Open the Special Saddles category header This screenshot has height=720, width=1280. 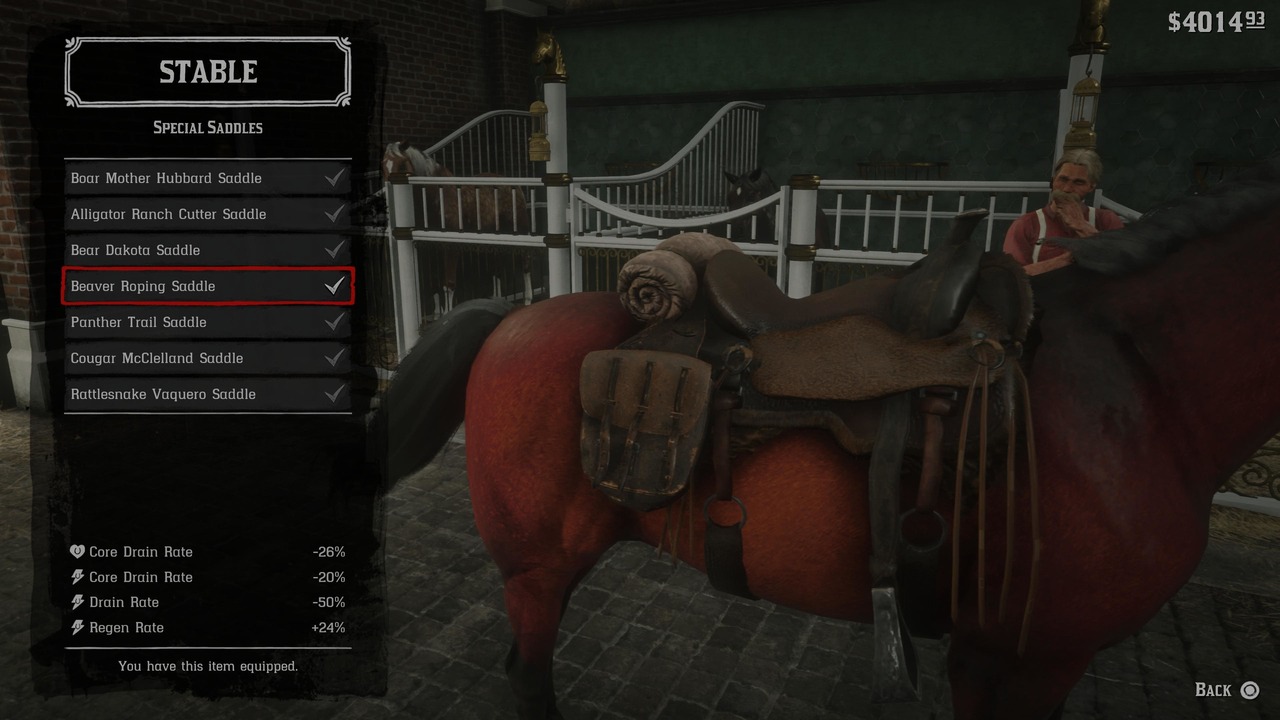[x=207, y=127]
